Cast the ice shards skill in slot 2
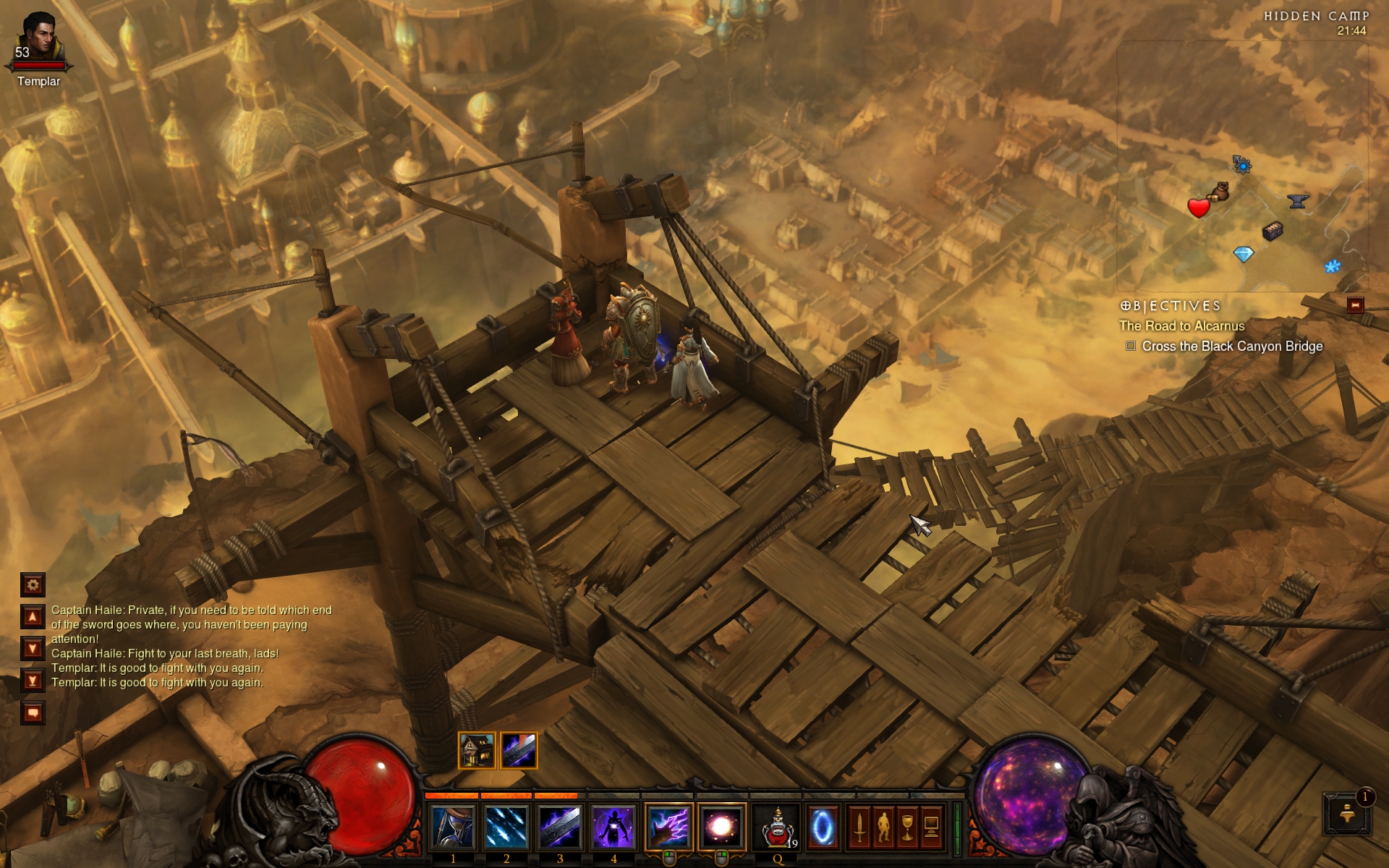The width and height of the screenshot is (1389, 868). click(506, 827)
